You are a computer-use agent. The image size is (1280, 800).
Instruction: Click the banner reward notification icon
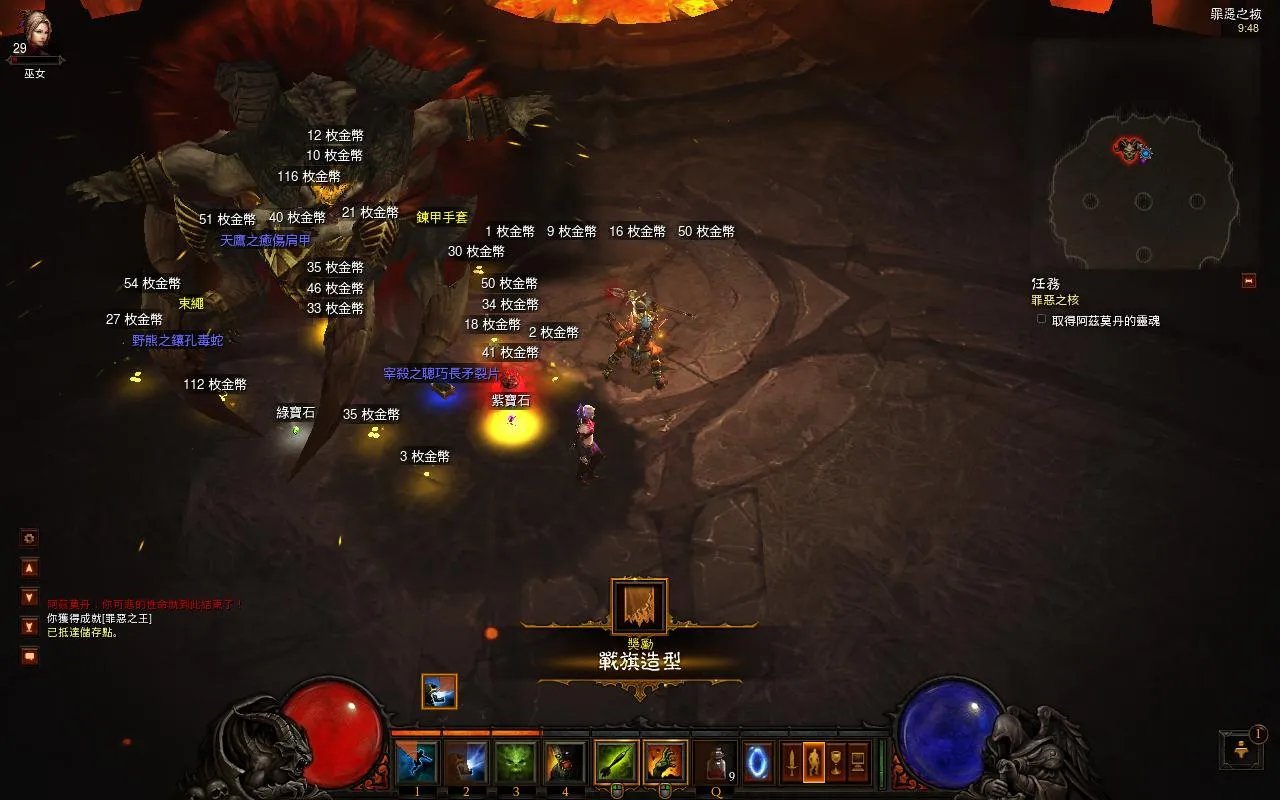click(639, 606)
